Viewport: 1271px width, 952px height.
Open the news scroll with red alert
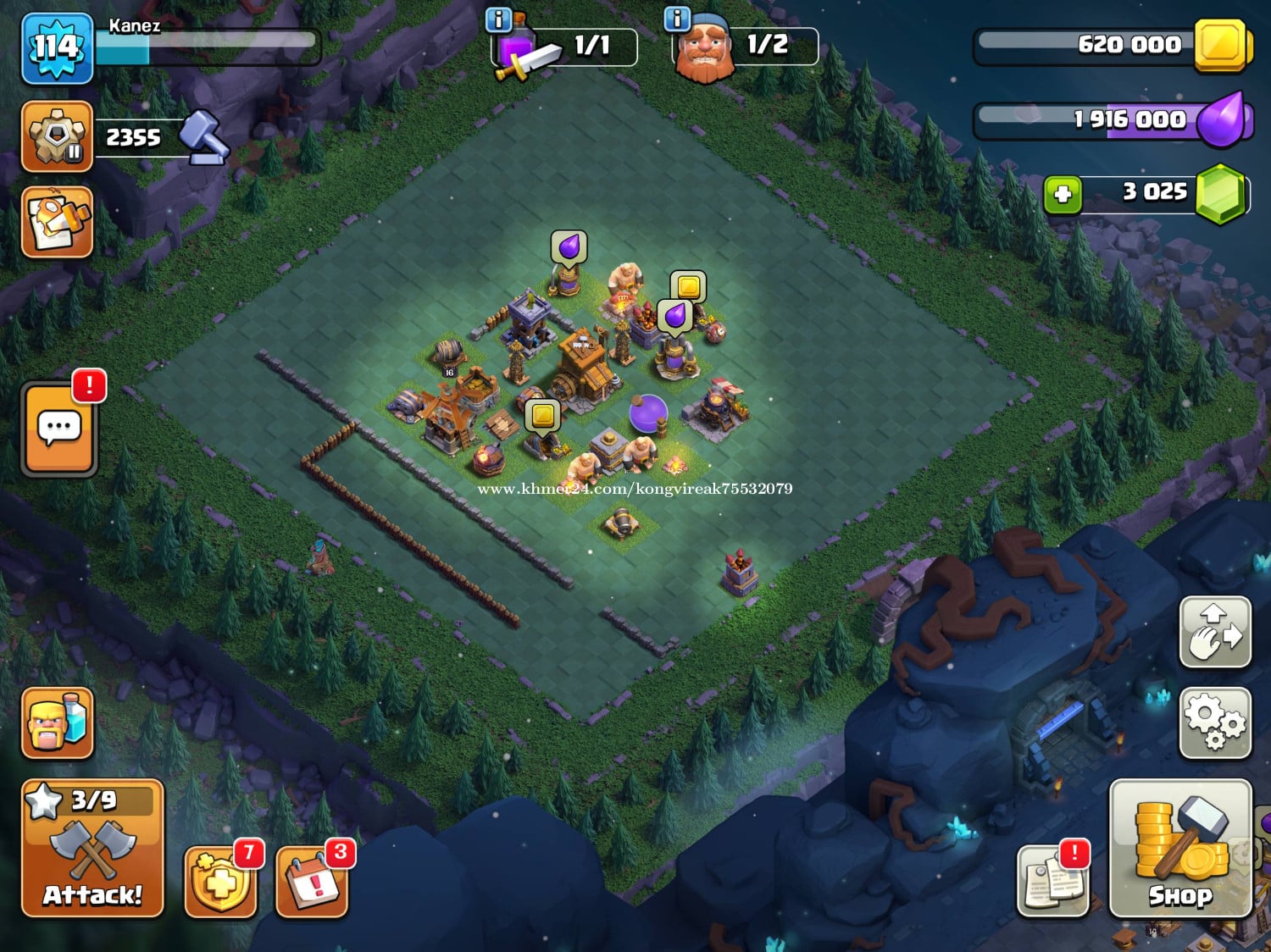click(1052, 881)
